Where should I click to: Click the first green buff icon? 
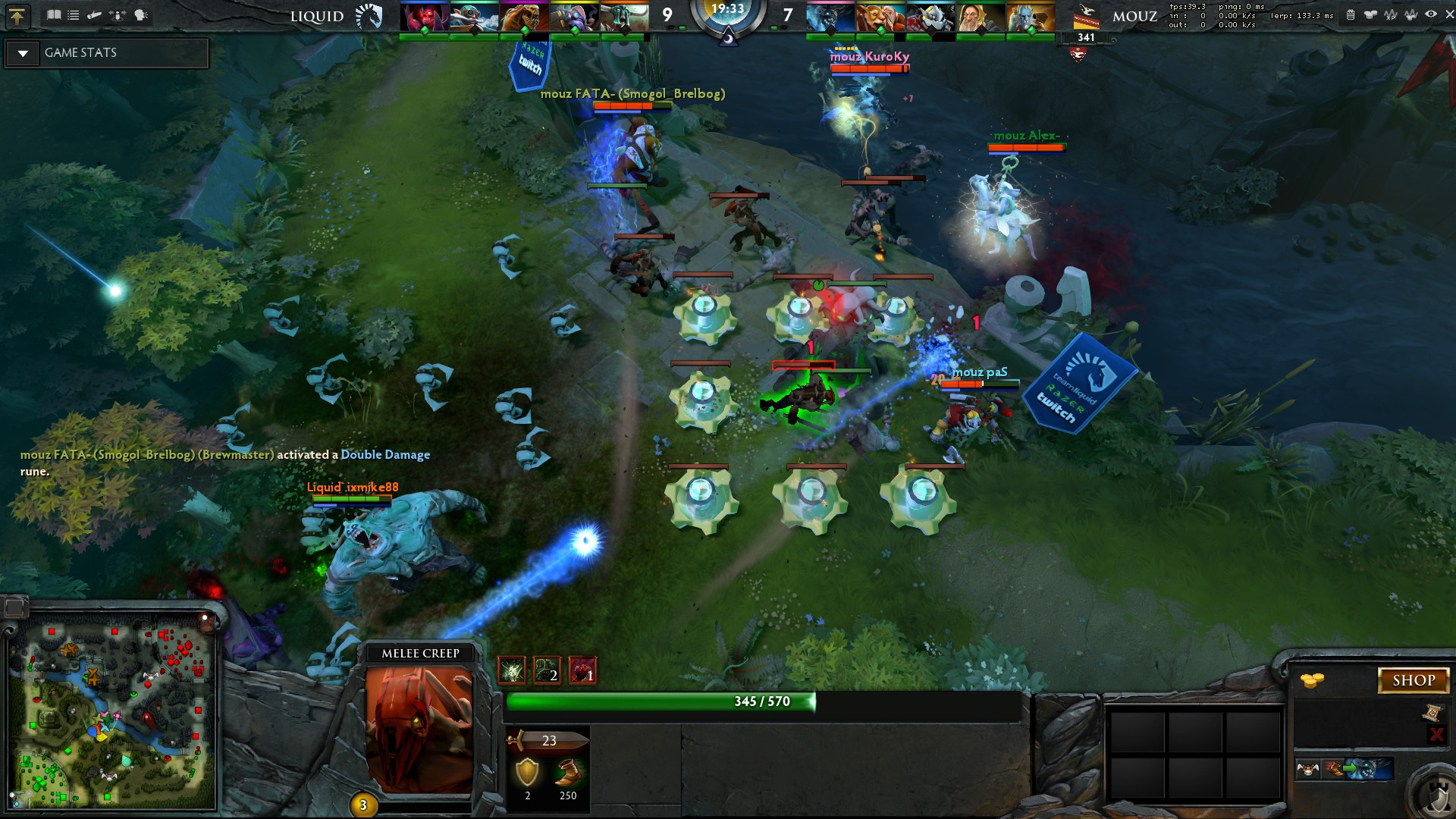(512, 670)
